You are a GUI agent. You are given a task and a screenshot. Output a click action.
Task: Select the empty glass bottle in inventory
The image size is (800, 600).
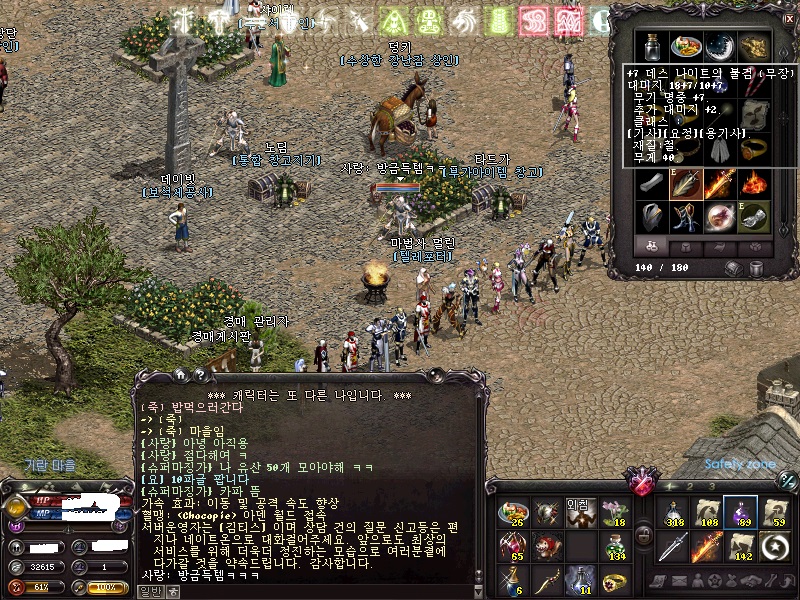pos(652,47)
